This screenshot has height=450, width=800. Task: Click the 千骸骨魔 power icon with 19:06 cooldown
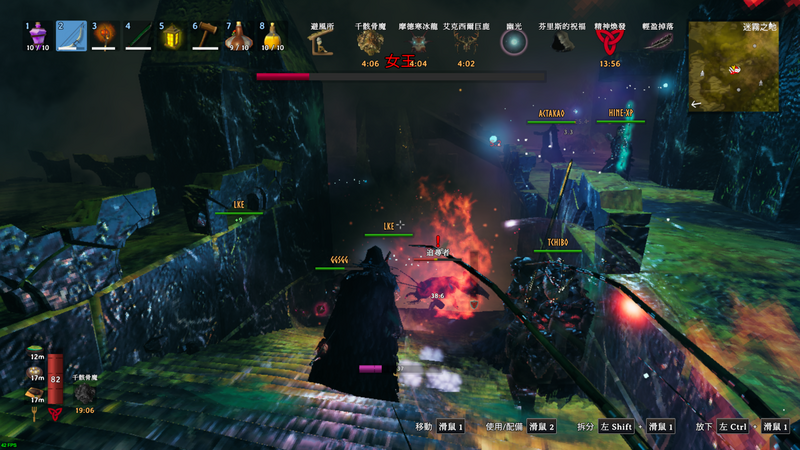pos(84,394)
